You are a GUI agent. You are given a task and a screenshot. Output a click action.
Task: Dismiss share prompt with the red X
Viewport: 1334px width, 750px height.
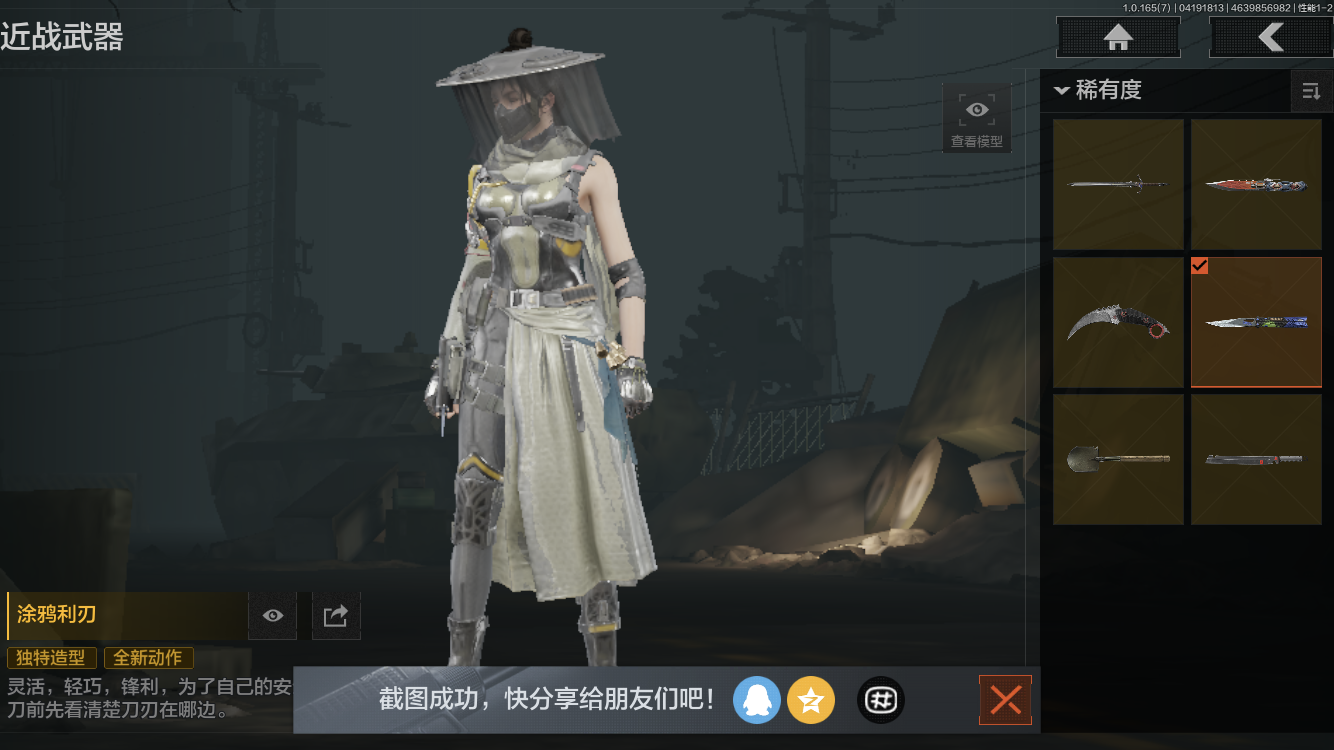point(1005,700)
